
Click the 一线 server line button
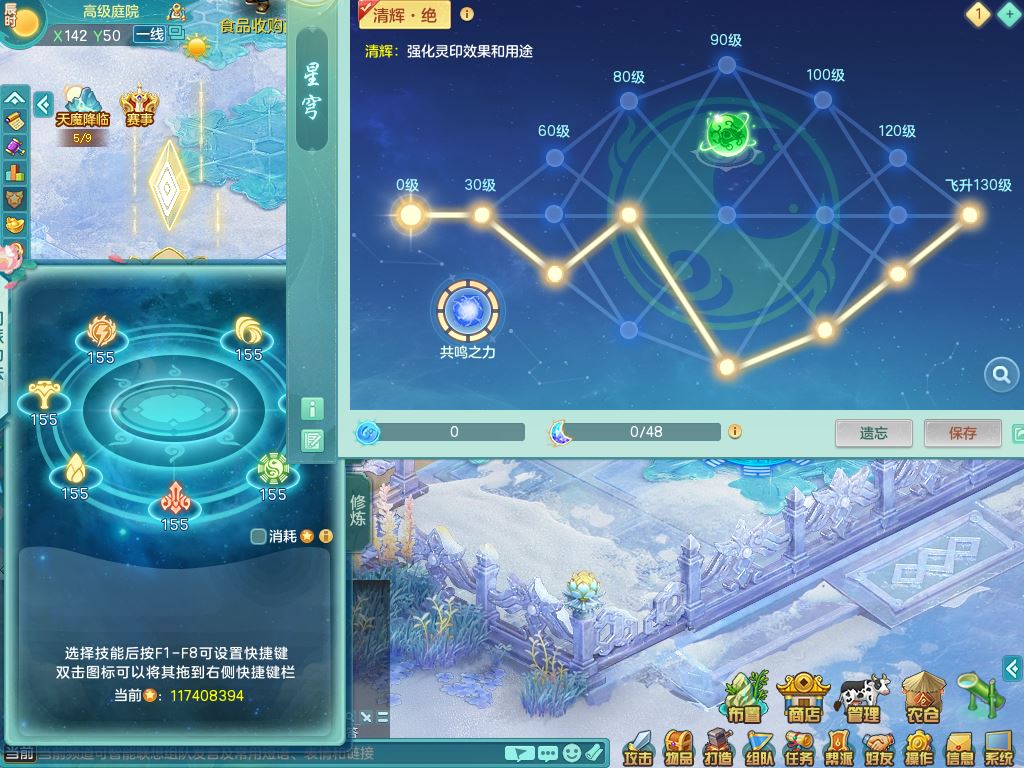pyautogui.click(x=149, y=34)
